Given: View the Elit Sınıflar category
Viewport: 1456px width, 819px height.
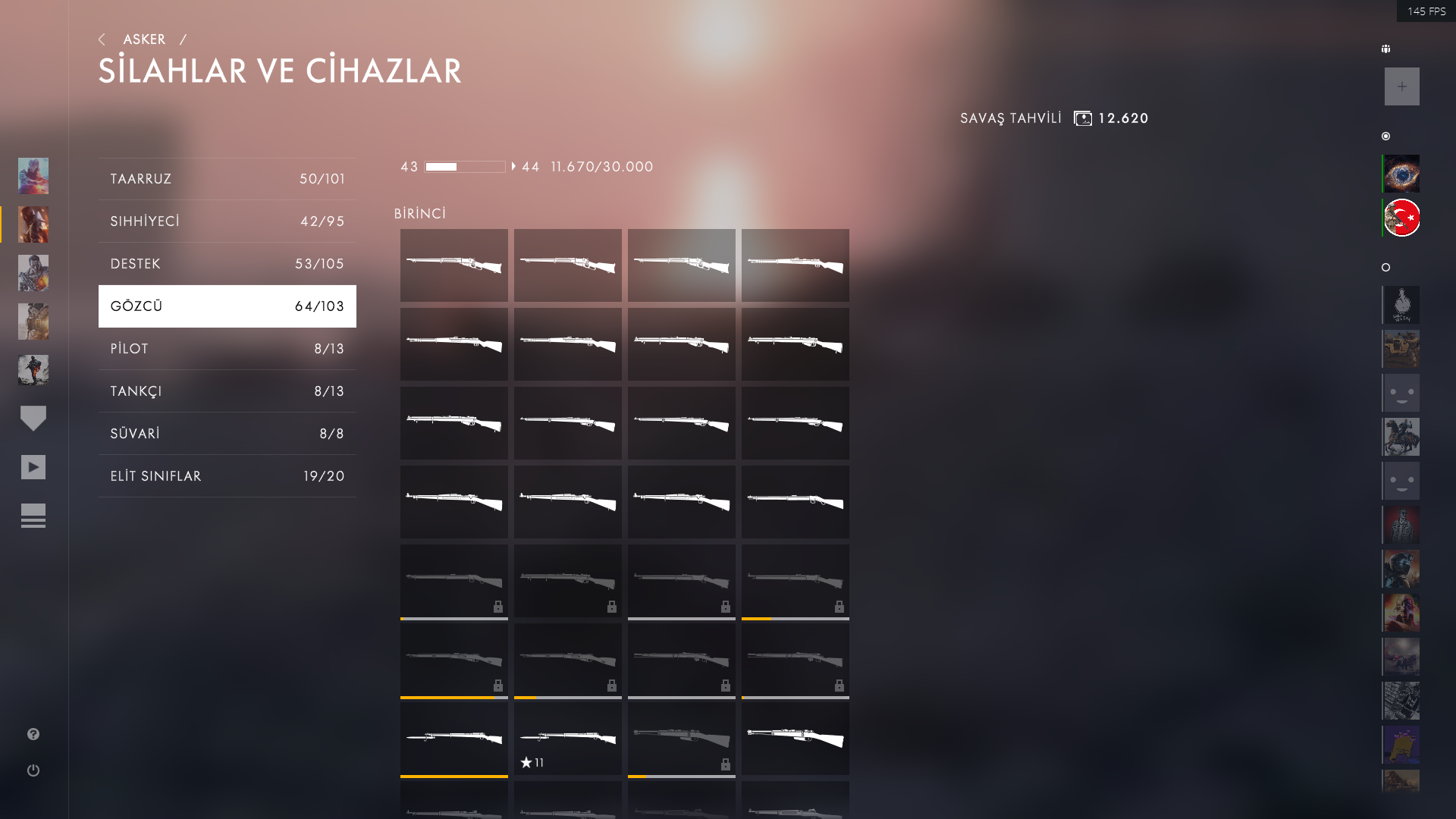Looking at the screenshot, I should tap(227, 476).
